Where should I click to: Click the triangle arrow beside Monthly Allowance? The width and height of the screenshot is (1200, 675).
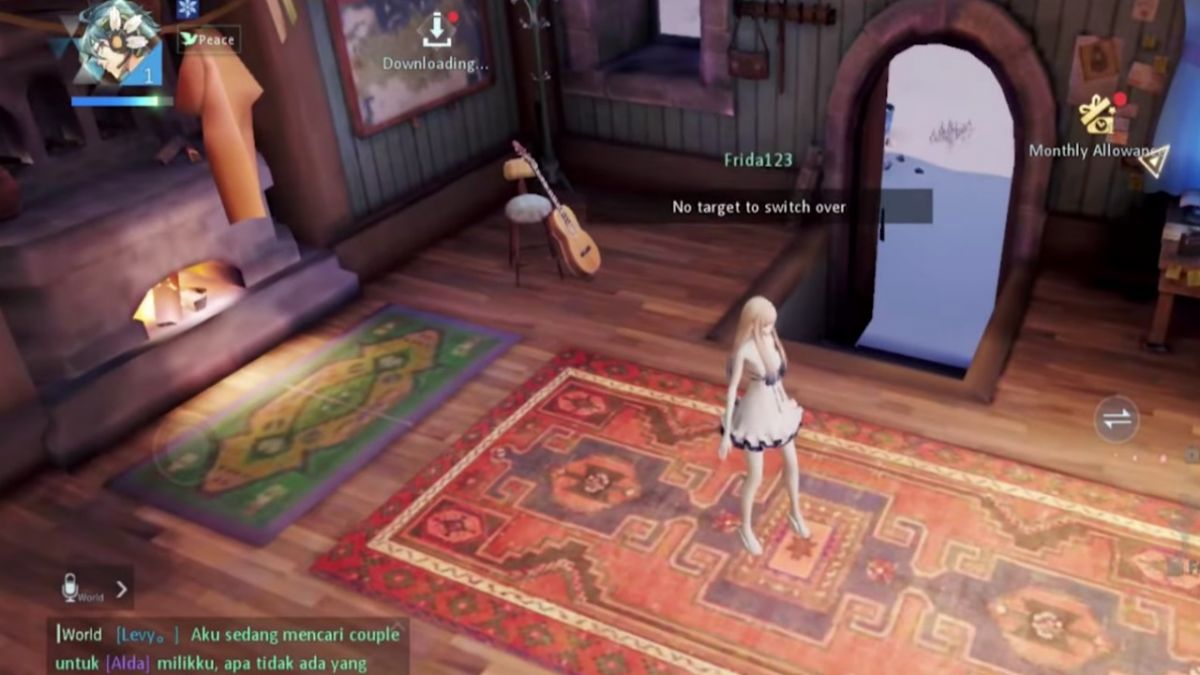pyautogui.click(x=1156, y=162)
